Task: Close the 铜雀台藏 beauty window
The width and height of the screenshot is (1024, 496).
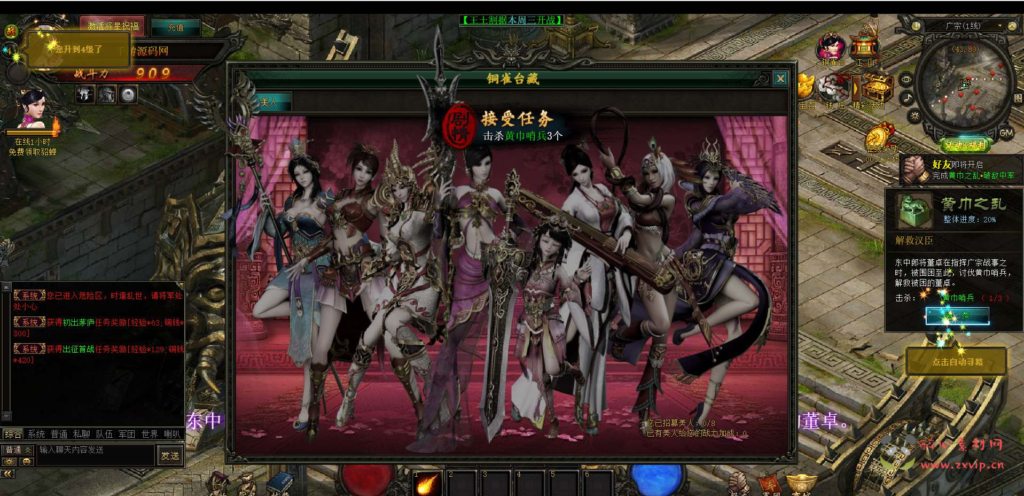Action: [x=780, y=79]
